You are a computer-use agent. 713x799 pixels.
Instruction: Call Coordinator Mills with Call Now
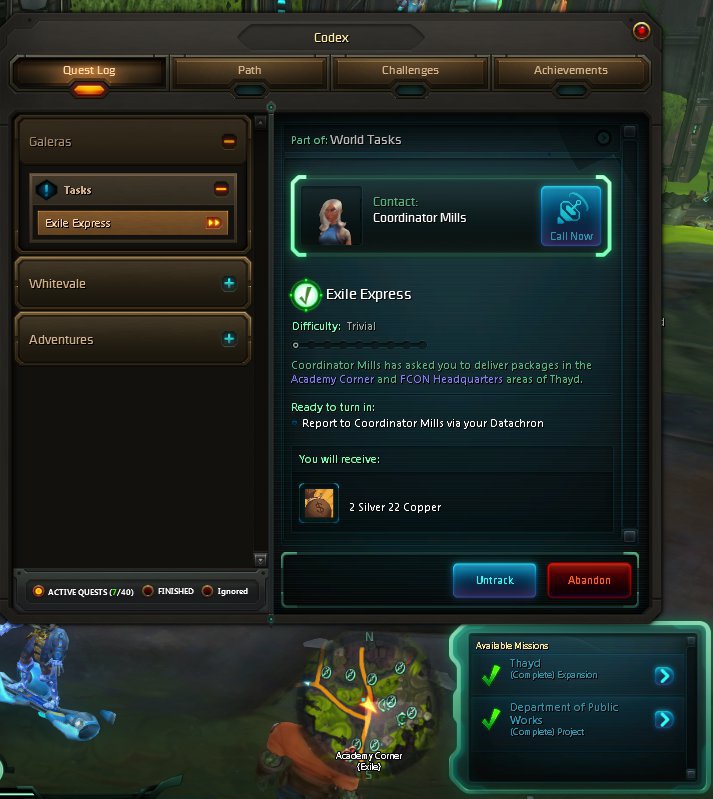tap(571, 215)
